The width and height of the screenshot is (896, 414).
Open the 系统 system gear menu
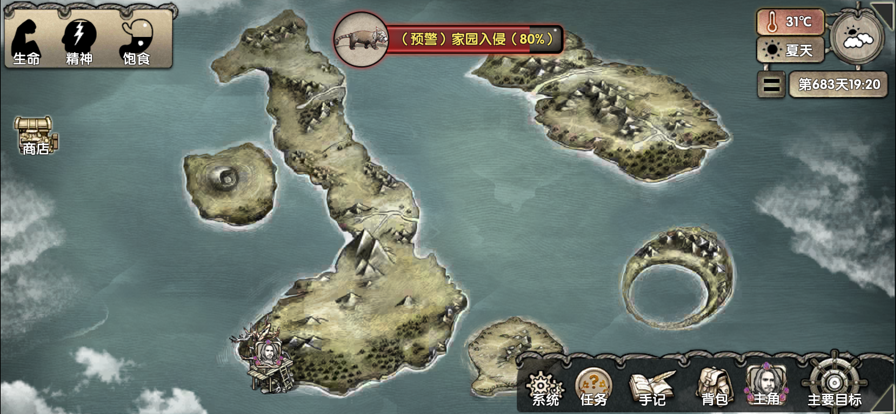pos(545,385)
